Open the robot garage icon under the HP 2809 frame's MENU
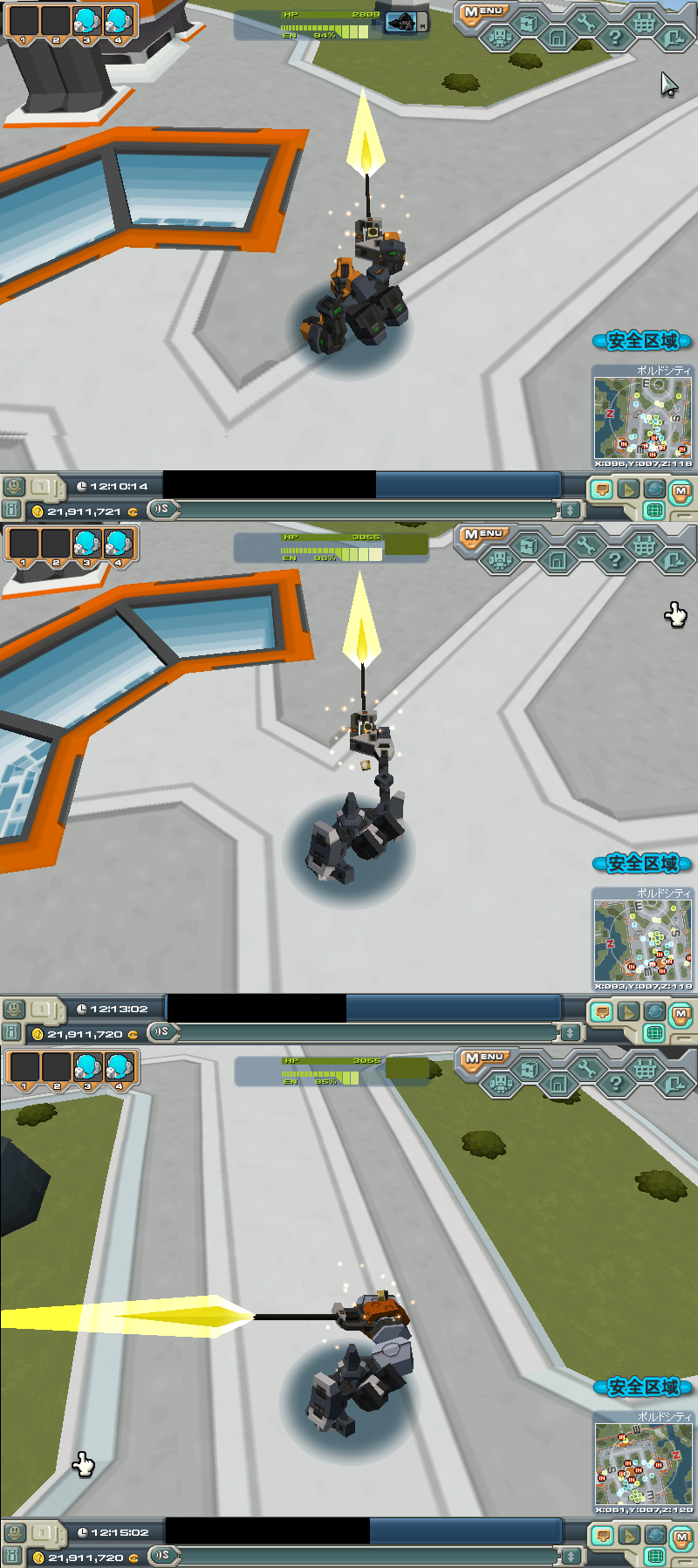Image resolution: width=698 pixels, height=1568 pixels. coord(499,38)
